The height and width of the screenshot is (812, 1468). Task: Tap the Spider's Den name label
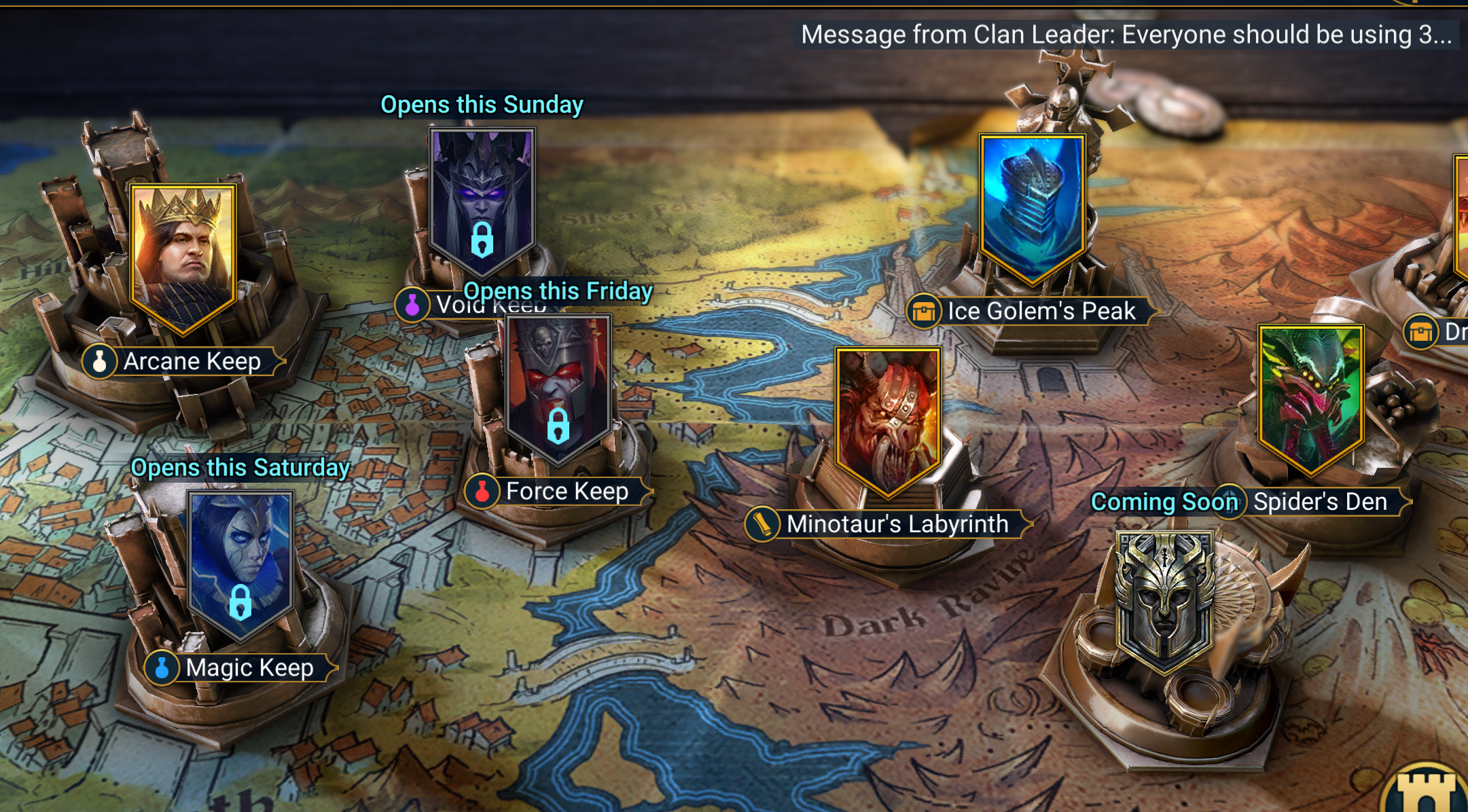click(x=1319, y=502)
